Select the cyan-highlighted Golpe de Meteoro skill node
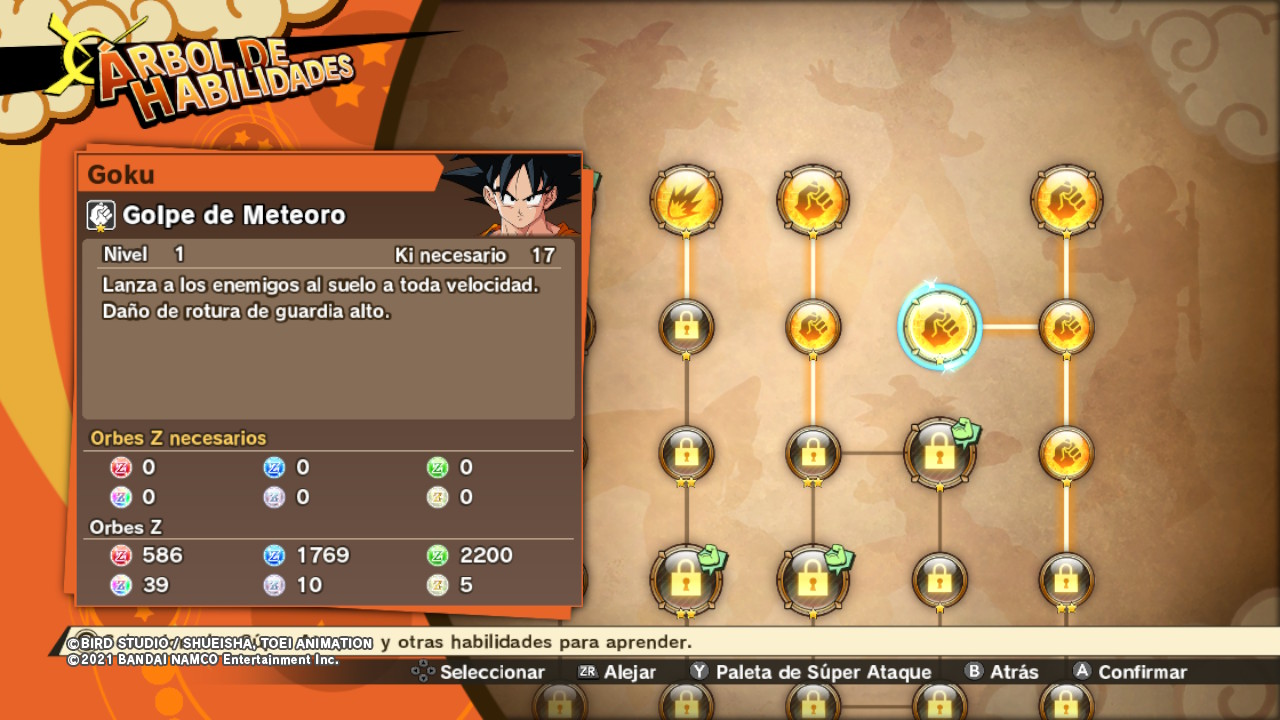This screenshot has height=720, width=1280. [x=940, y=326]
